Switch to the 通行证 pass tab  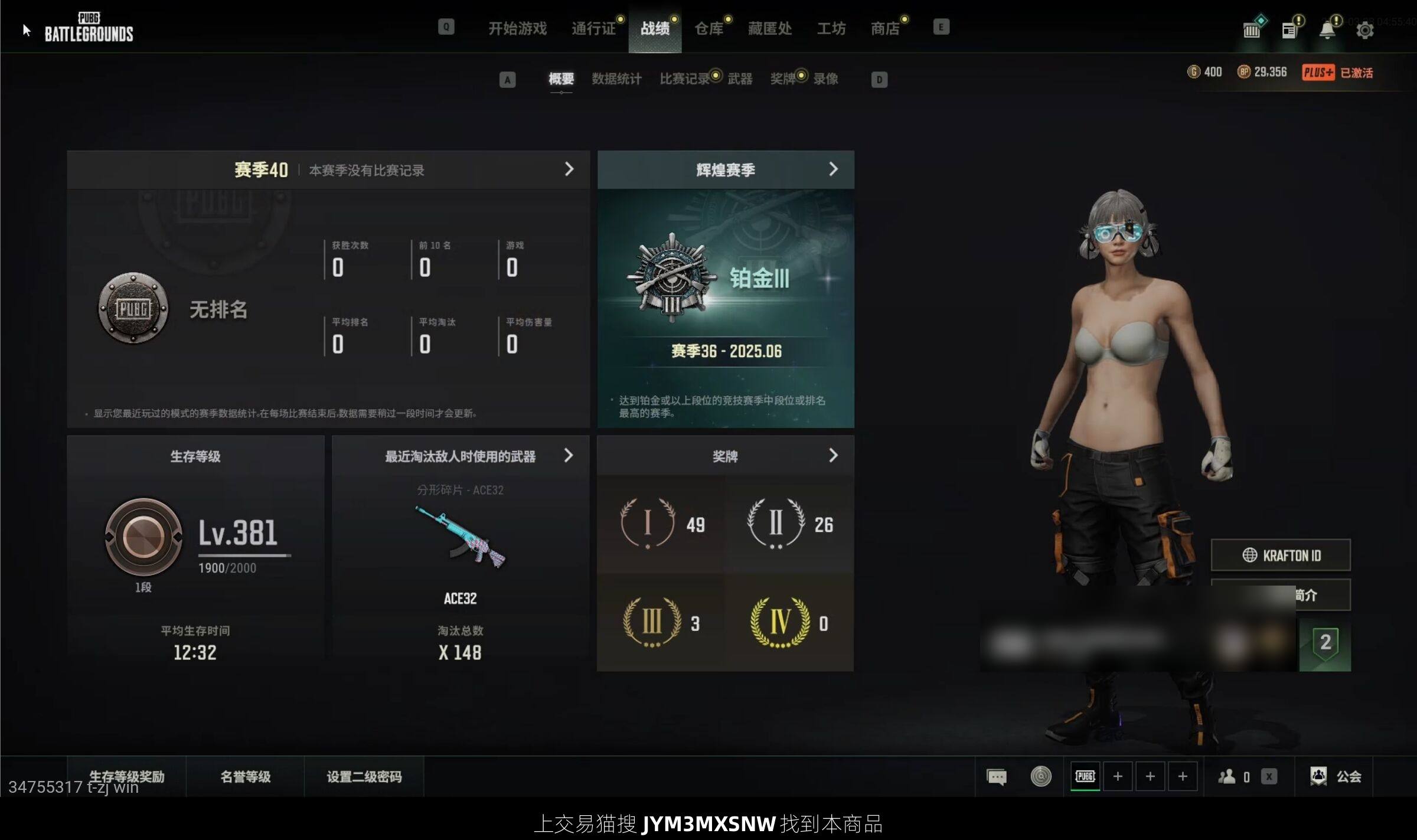593,28
